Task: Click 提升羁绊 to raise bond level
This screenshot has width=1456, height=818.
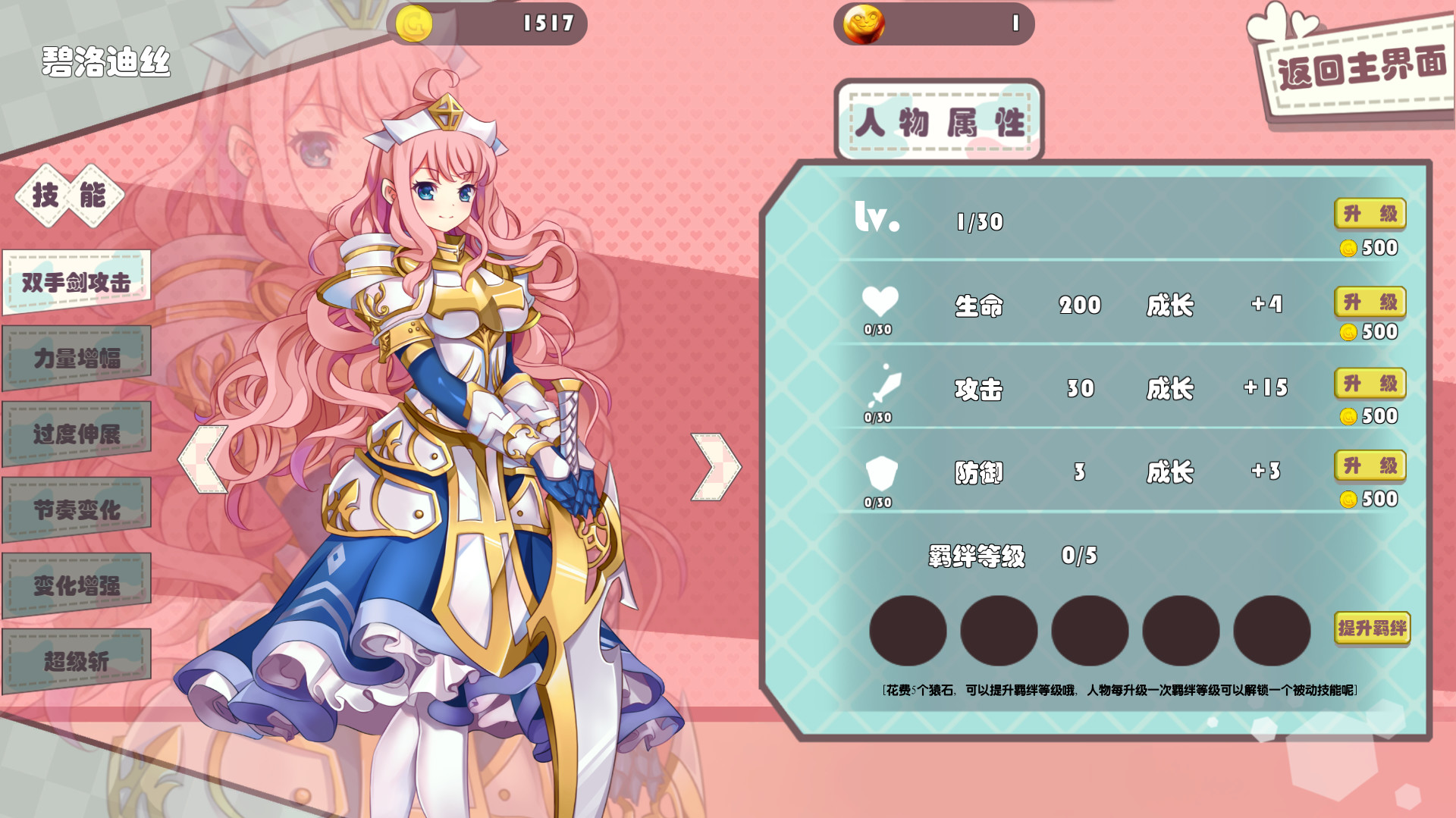Action: (1371, 628)
